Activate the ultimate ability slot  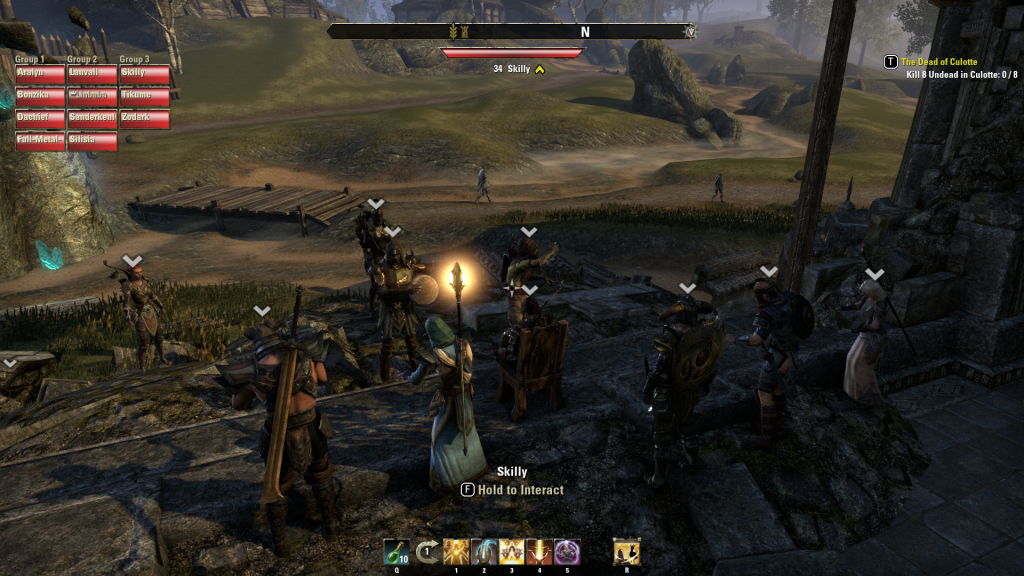pyautogui.click(x=627, y=551)
